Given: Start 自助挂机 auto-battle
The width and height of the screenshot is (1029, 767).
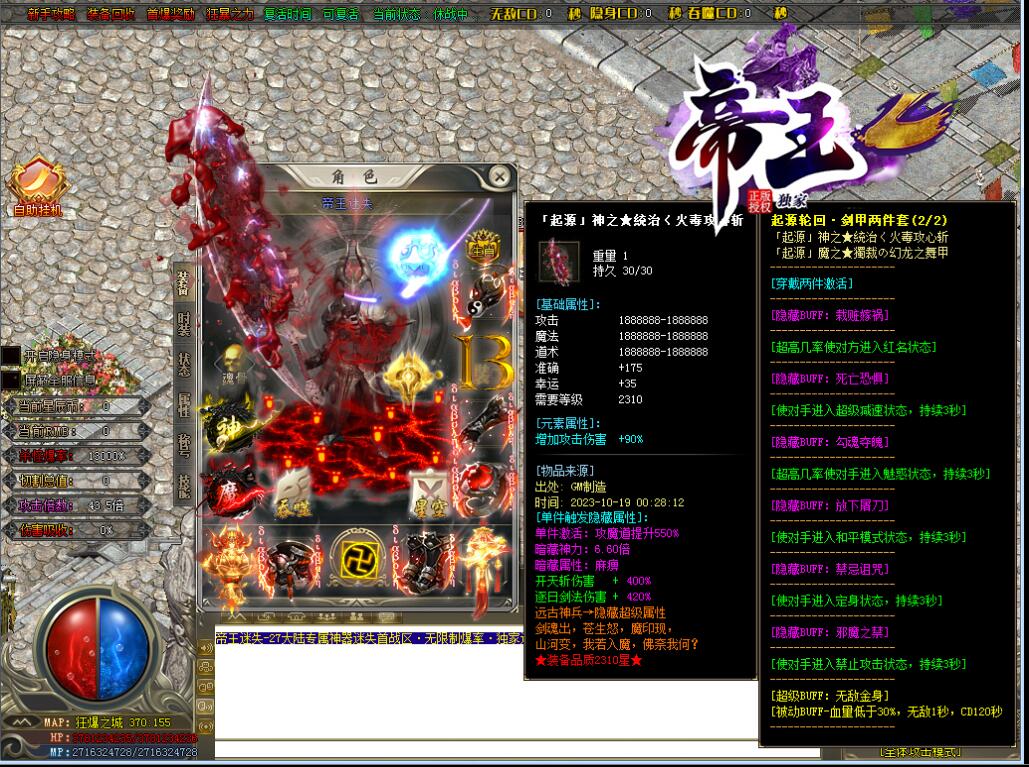Looking at the screenshot, I should tap(38, 188).
